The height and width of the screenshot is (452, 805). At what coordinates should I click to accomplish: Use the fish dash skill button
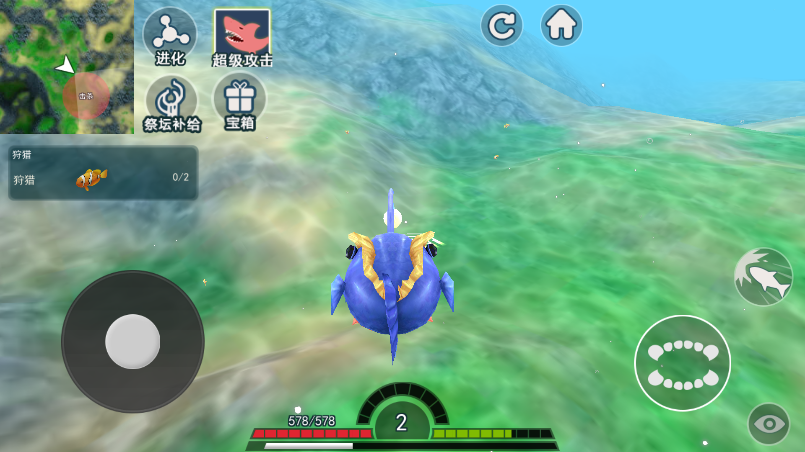coord(763,277)
